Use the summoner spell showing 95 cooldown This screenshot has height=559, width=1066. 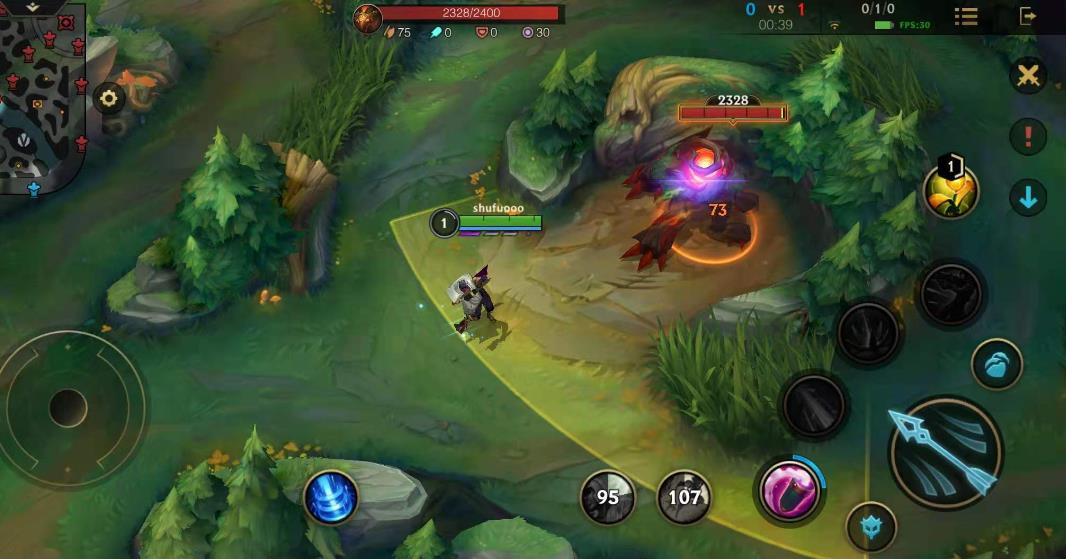pyautogui.click(x=607, y=497)
